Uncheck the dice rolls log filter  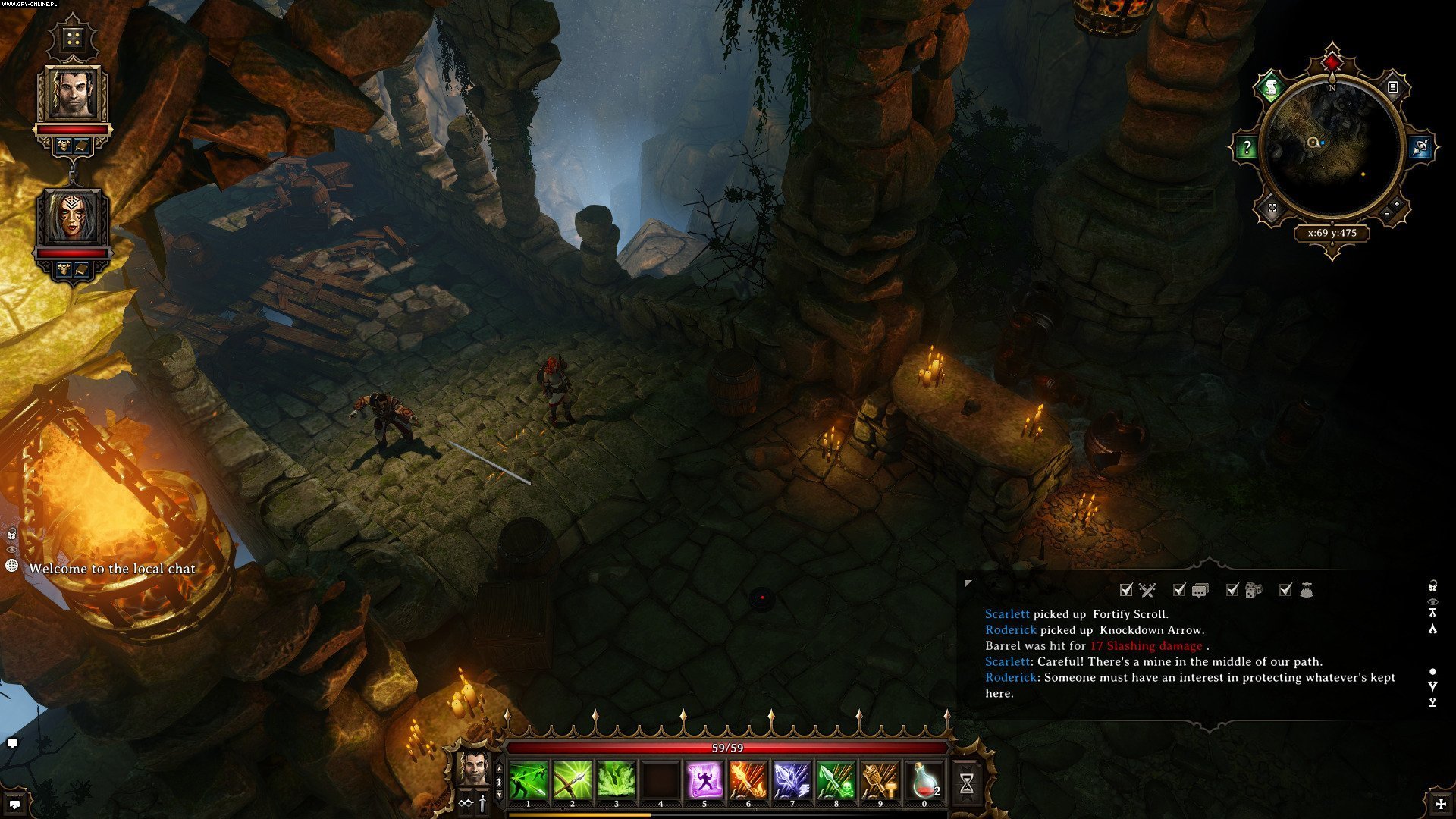pos(1233,590)
